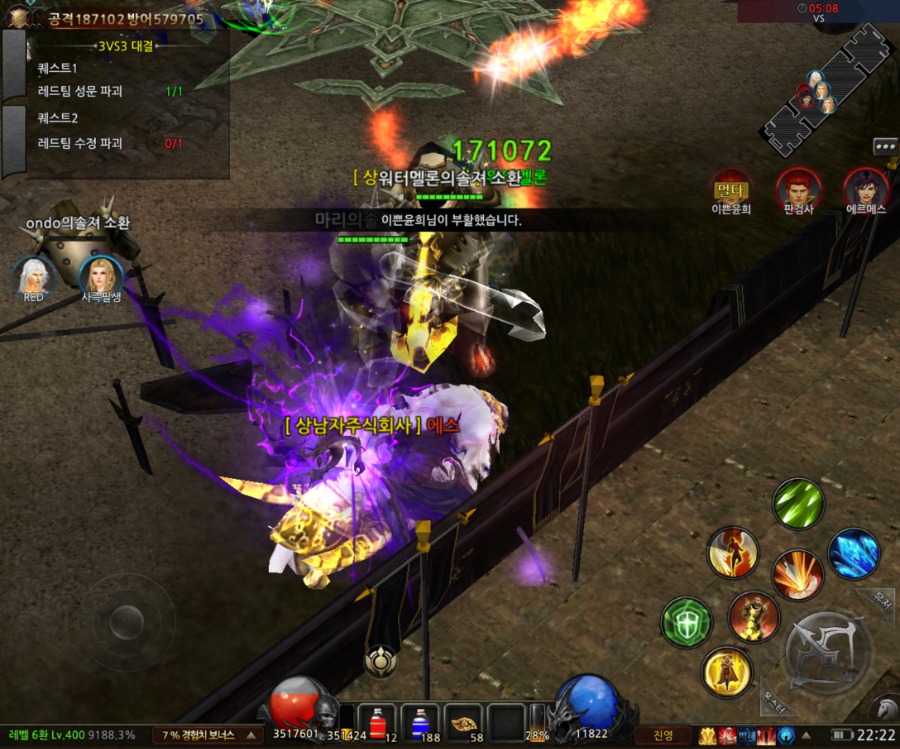
Task: Use the golden scroll item slot
Action: (464, 721)
